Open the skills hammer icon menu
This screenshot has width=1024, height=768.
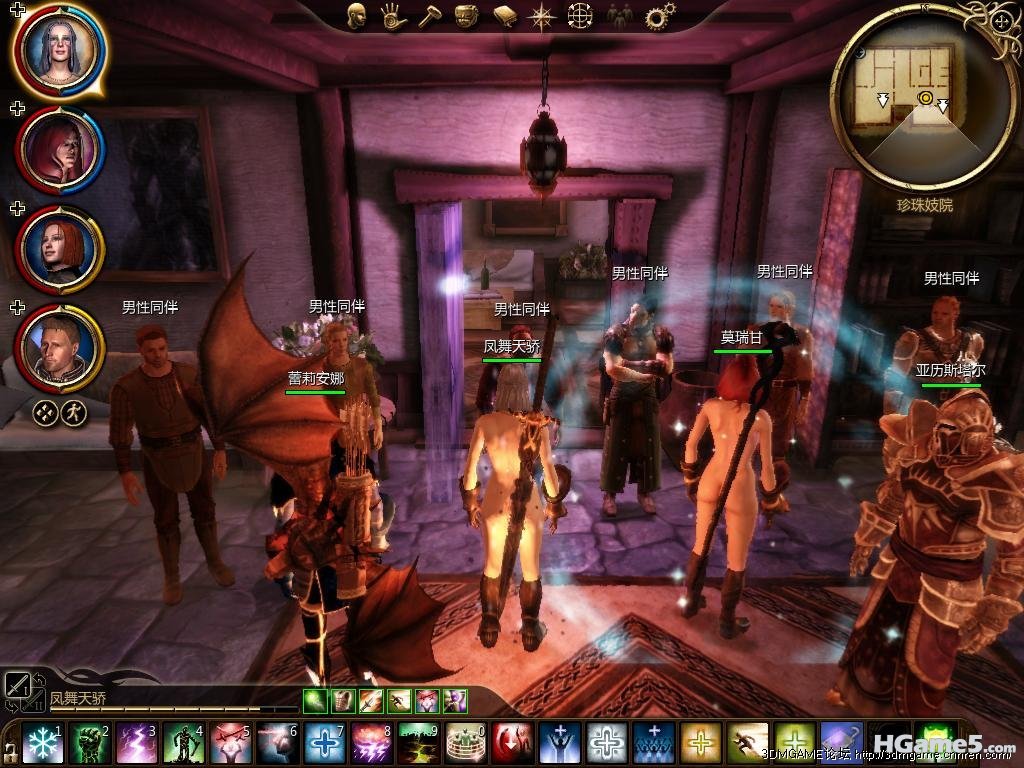click(x=429, y=16)
